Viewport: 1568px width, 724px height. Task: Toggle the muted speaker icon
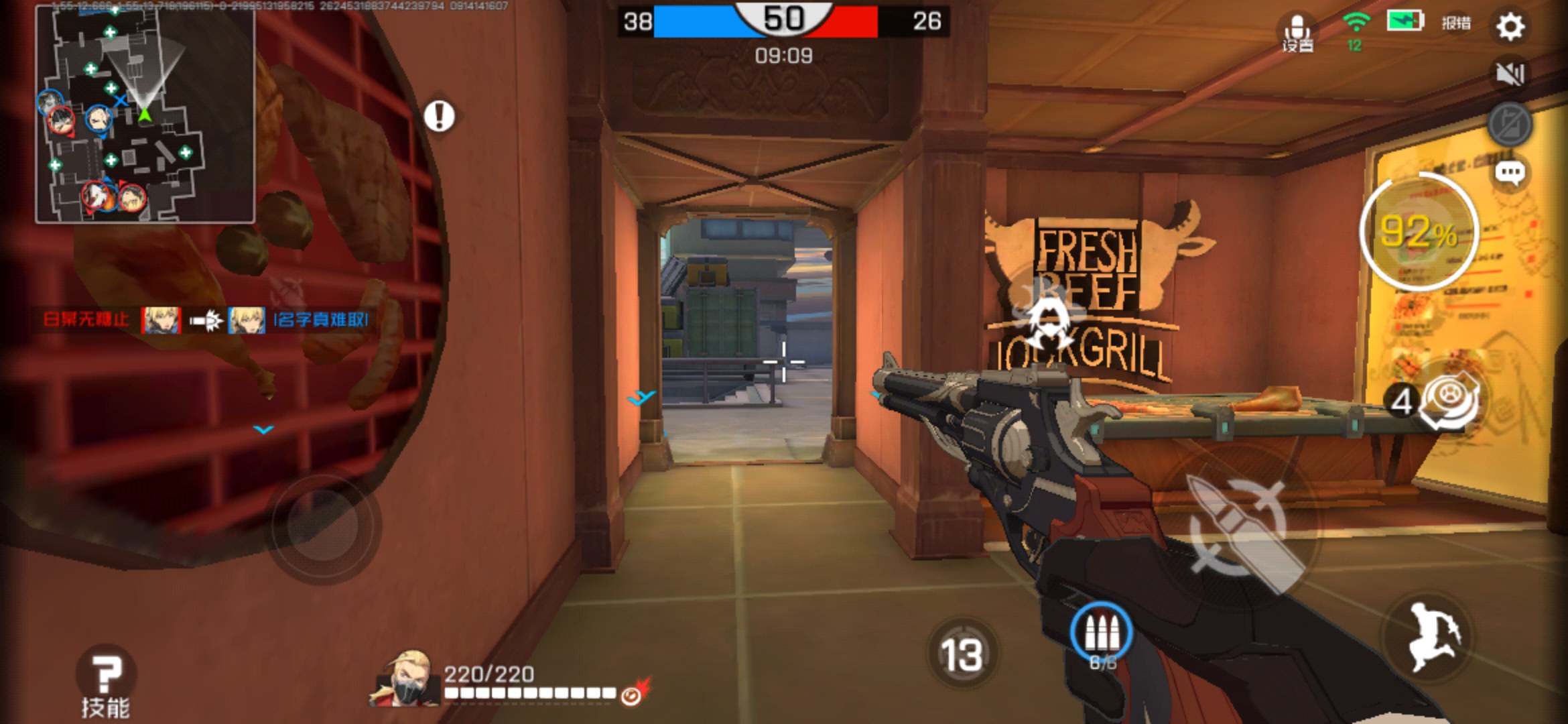coord(1510,74)
